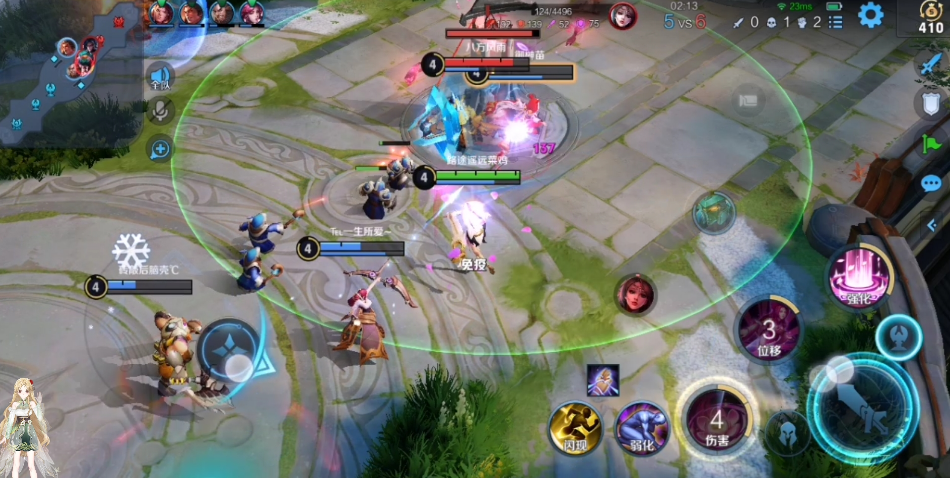The image size is (950, 478).
Task: Open the gold shop showing 410
Action: click(931, 18)
